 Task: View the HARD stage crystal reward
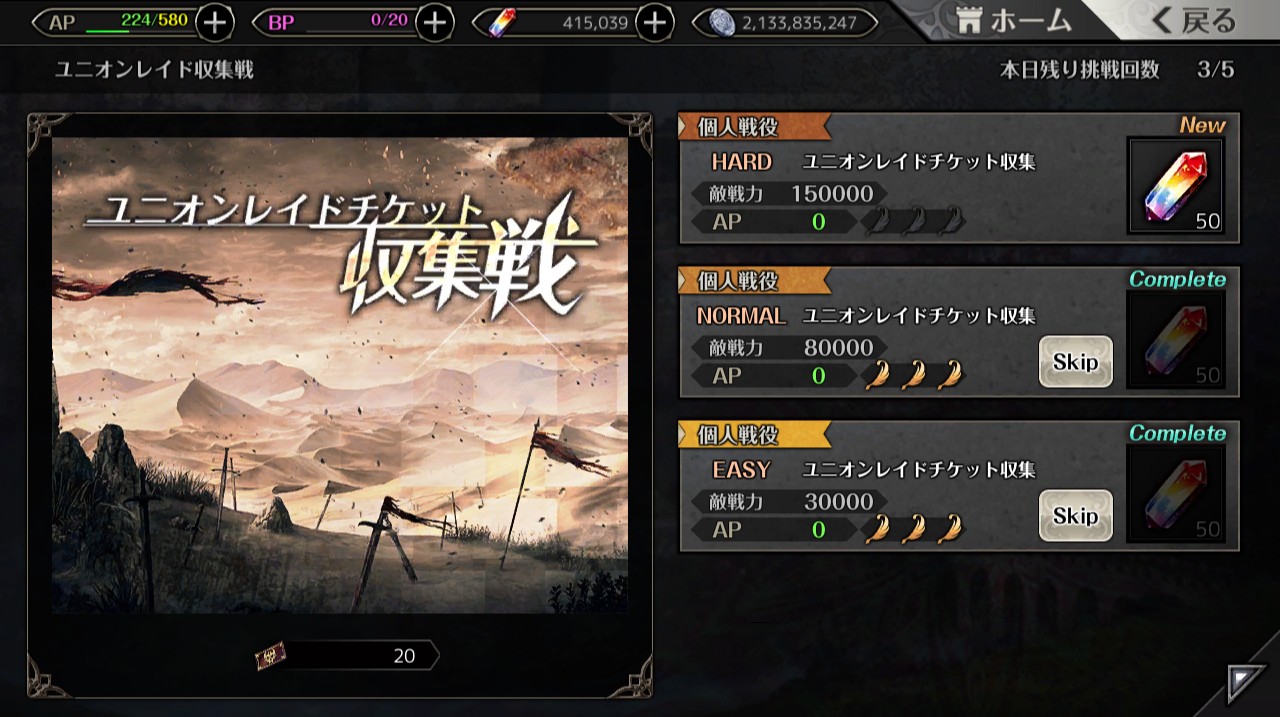tap(1176, 186)
